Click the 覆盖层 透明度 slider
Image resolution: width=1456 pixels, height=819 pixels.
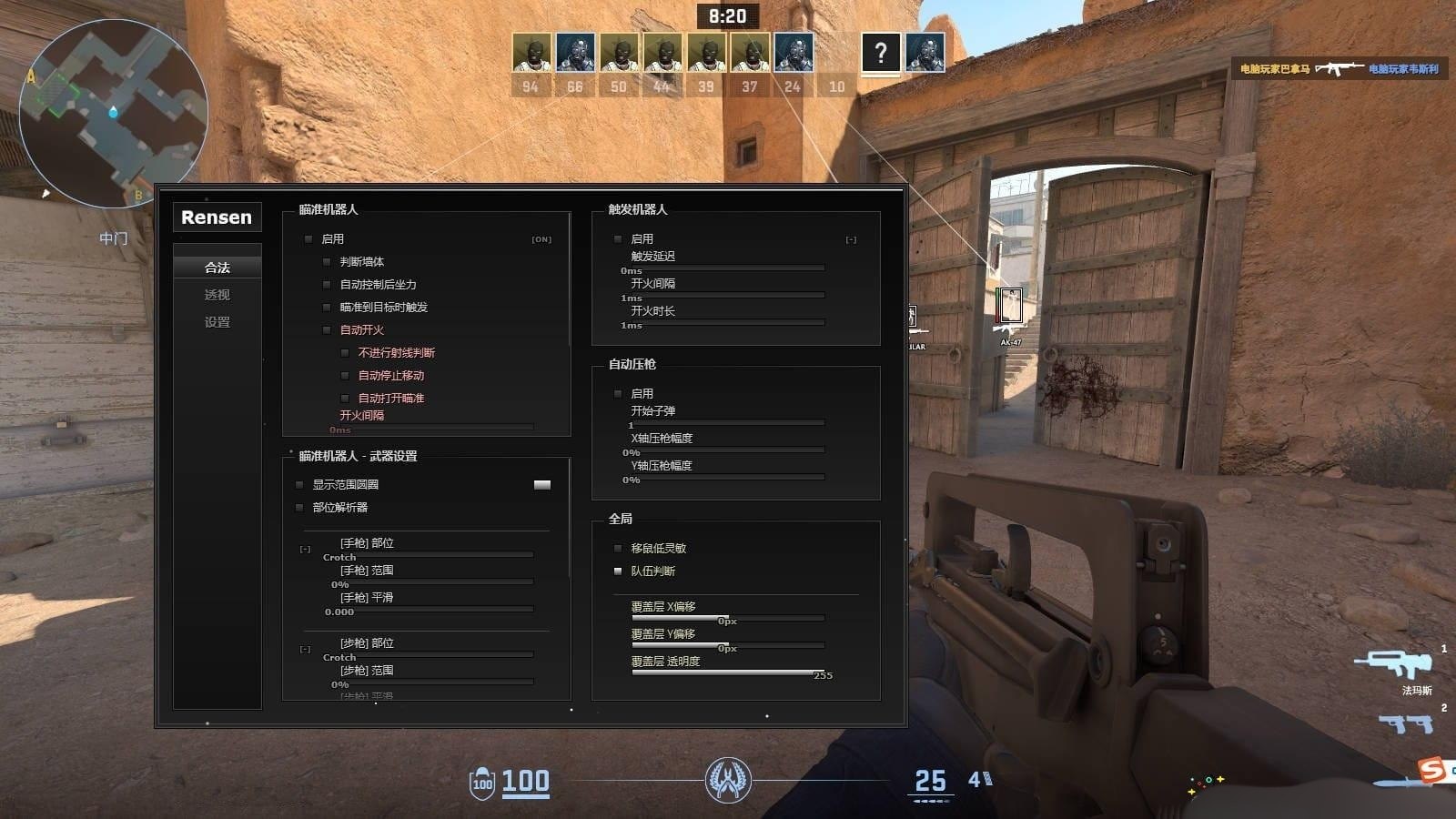(728, 673)
